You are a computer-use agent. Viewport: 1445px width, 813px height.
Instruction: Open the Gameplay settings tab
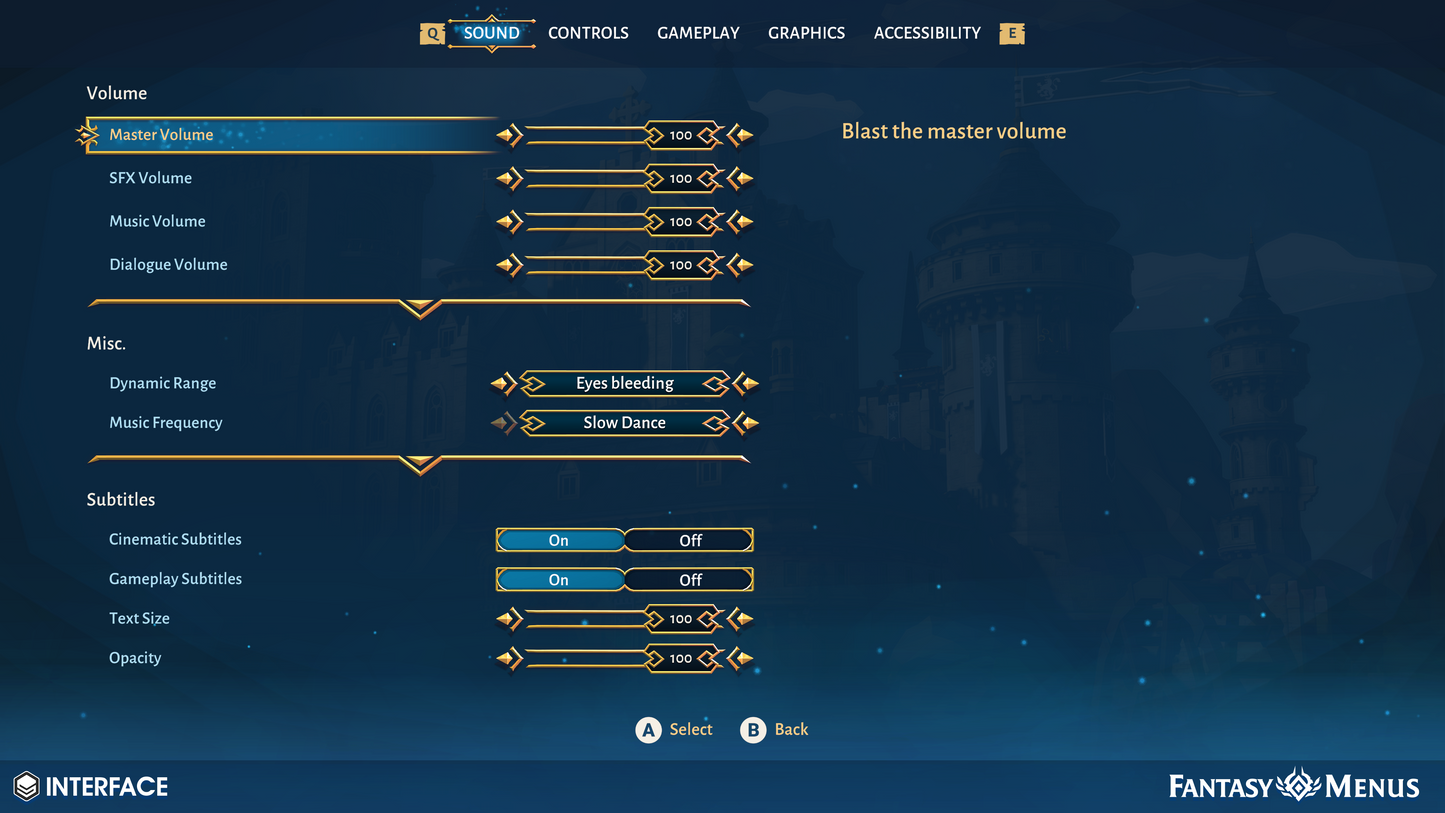click(698, 33)
